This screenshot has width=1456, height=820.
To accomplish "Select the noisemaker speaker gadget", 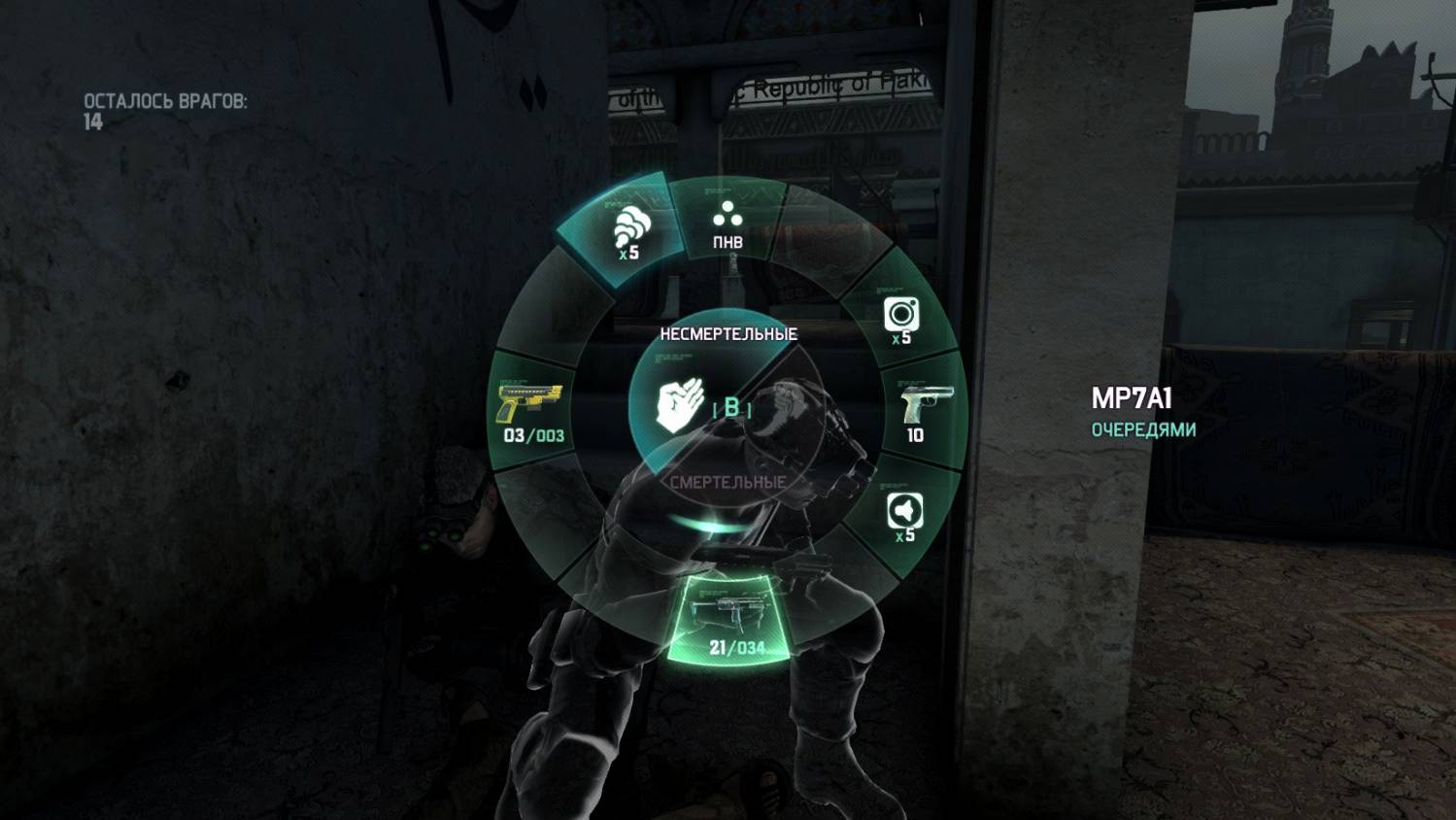I will 904,516.
